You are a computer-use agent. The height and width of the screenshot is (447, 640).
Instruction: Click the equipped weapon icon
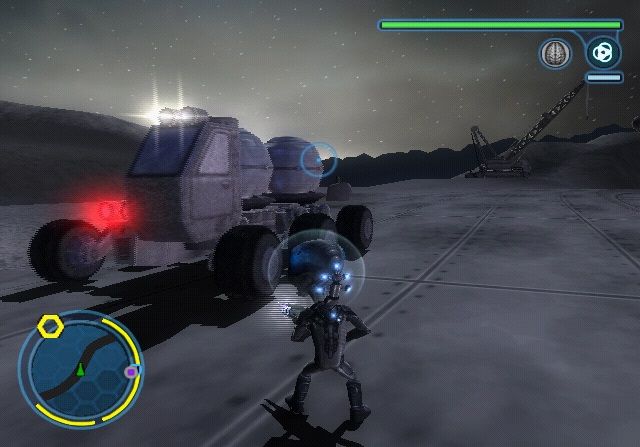602,51
